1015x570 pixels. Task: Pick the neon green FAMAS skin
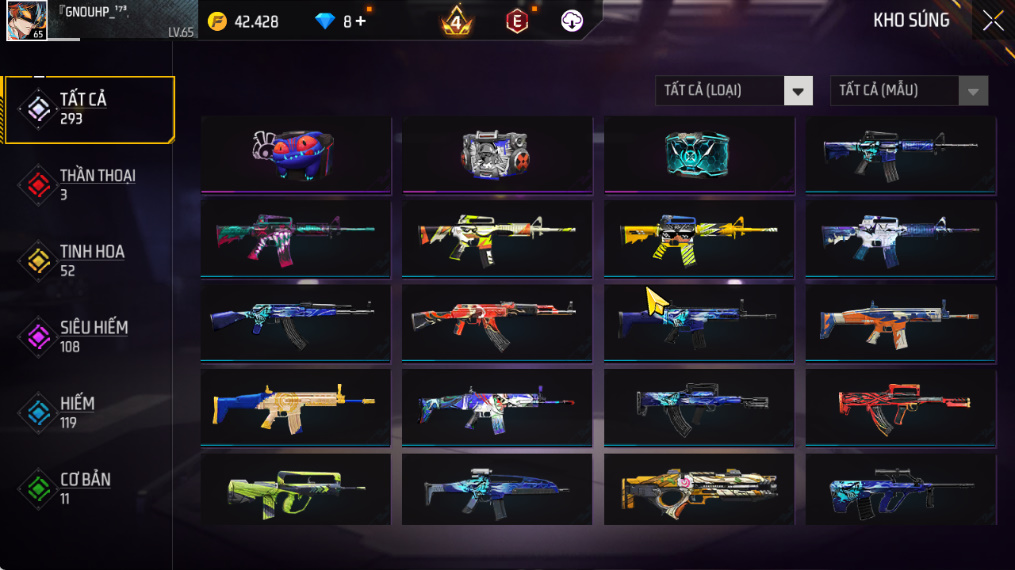point(296,491)
